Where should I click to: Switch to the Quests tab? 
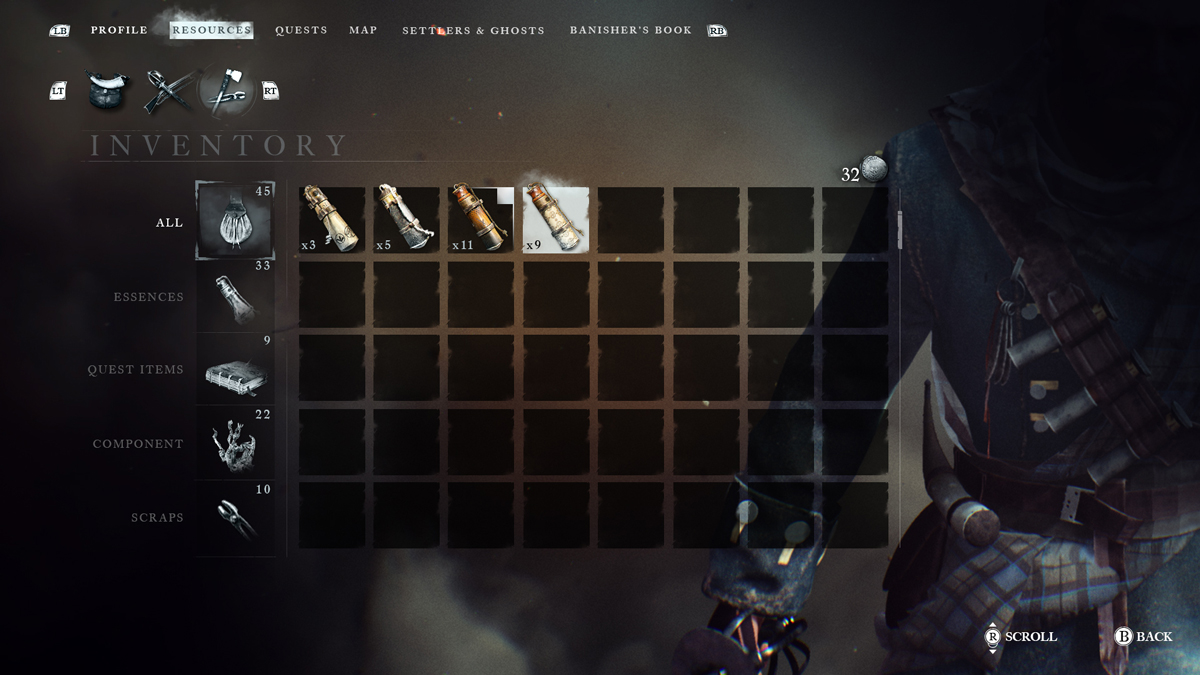point(301,30)
